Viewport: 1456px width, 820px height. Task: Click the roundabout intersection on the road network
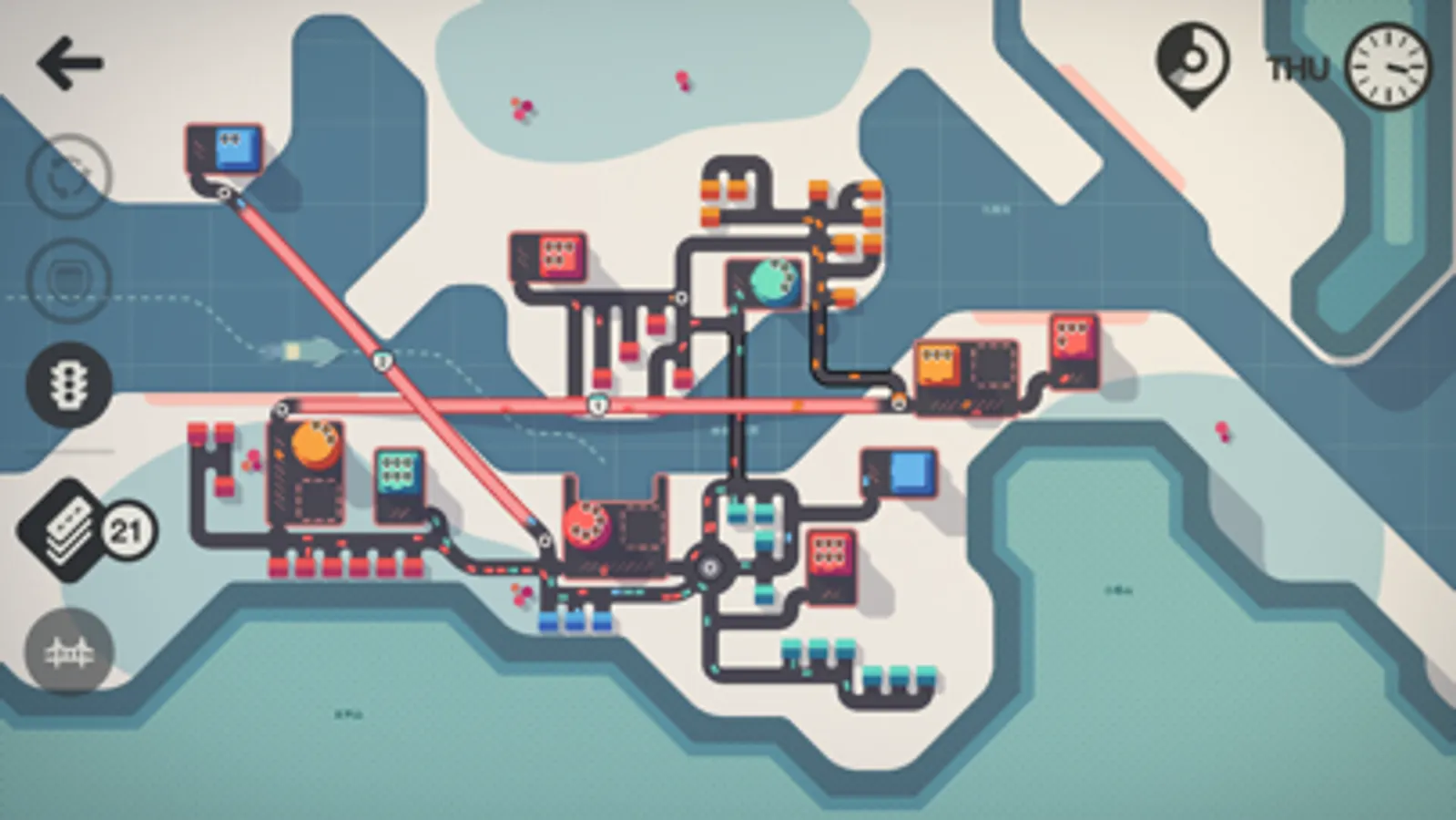(708, 565)
